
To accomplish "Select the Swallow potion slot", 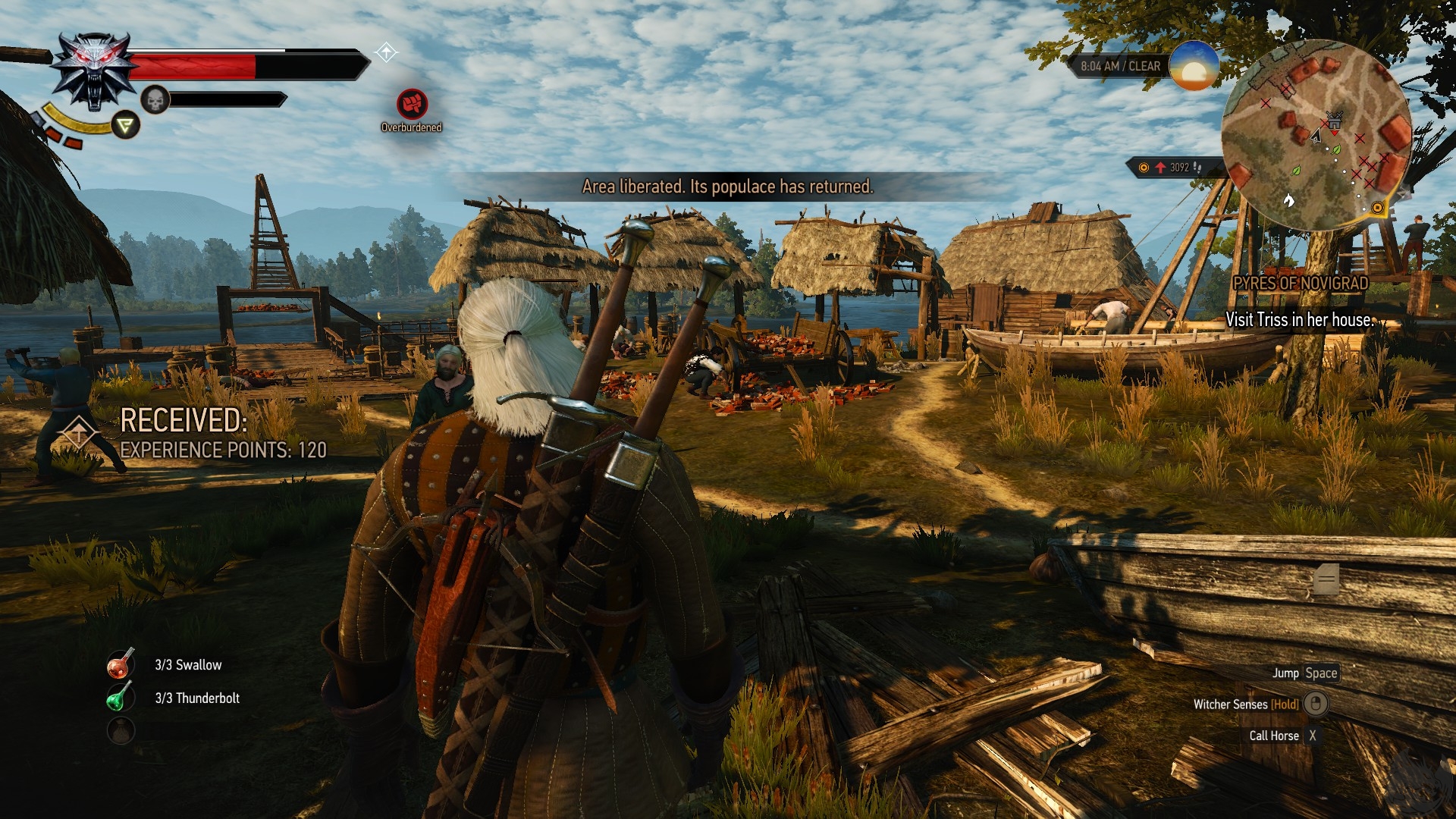I will click(x=121, y=665).
